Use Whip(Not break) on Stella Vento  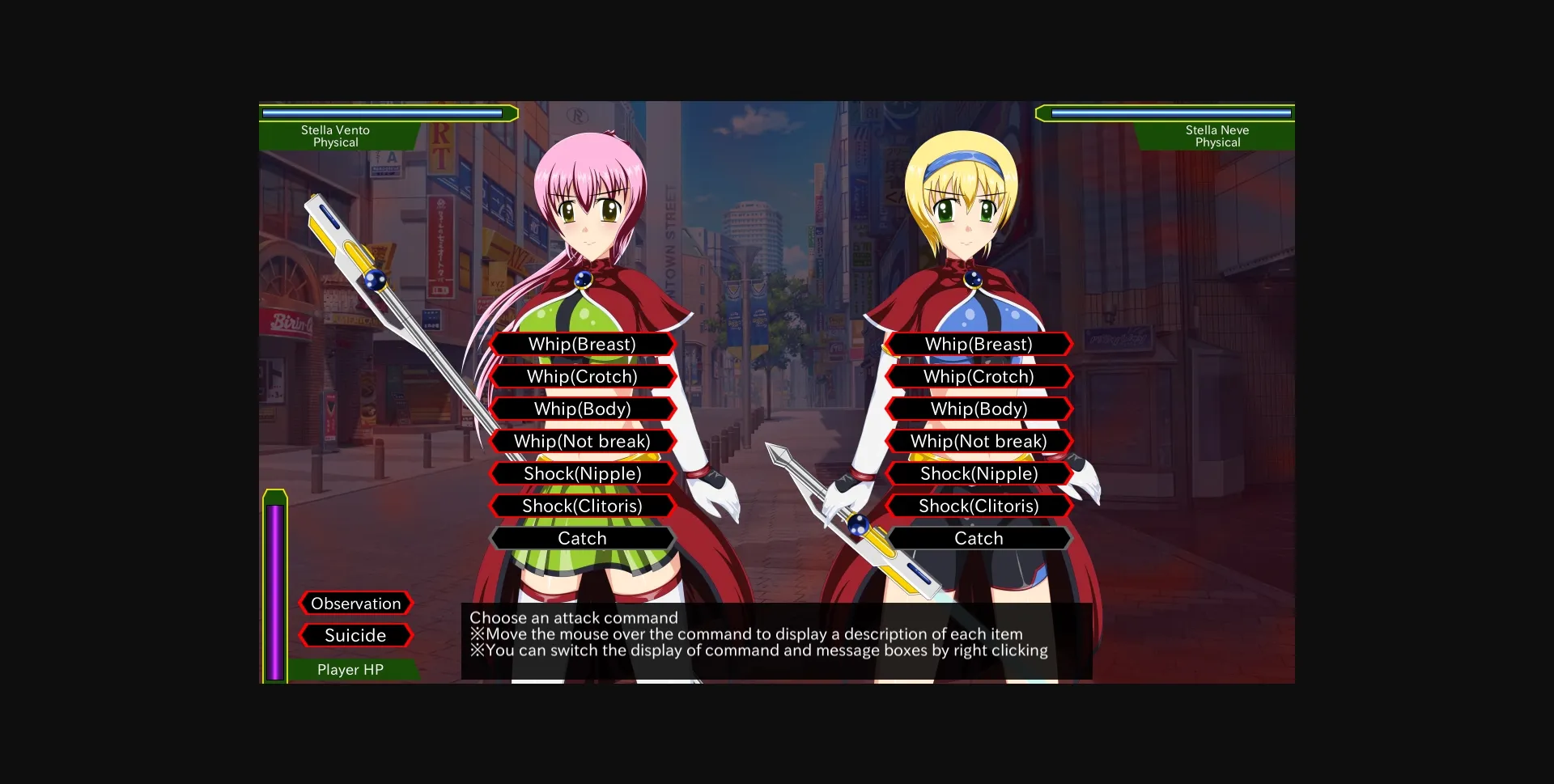[582, 441]
